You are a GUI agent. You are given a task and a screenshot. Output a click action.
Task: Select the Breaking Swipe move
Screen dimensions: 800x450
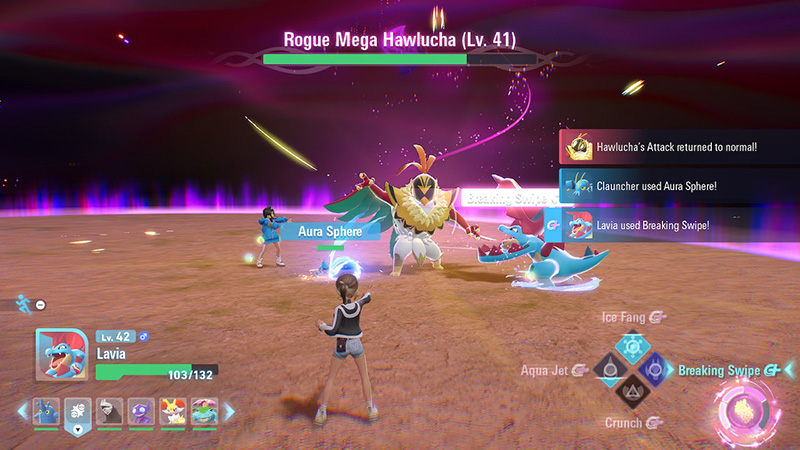(x=658, y=370)
